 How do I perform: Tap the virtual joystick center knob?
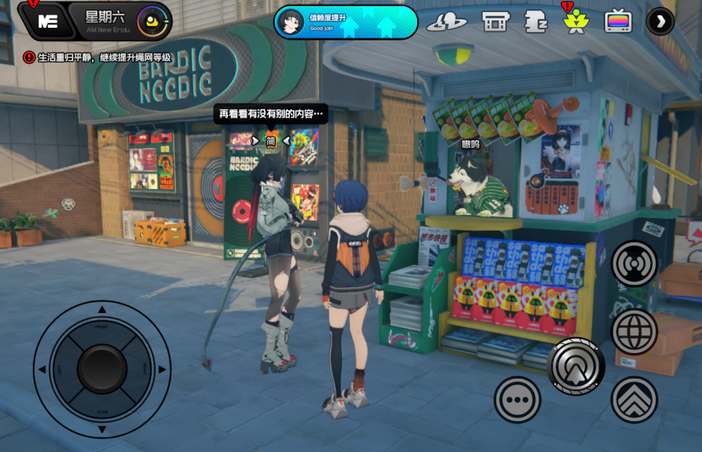pyautogui.click(x=102, y=369)
